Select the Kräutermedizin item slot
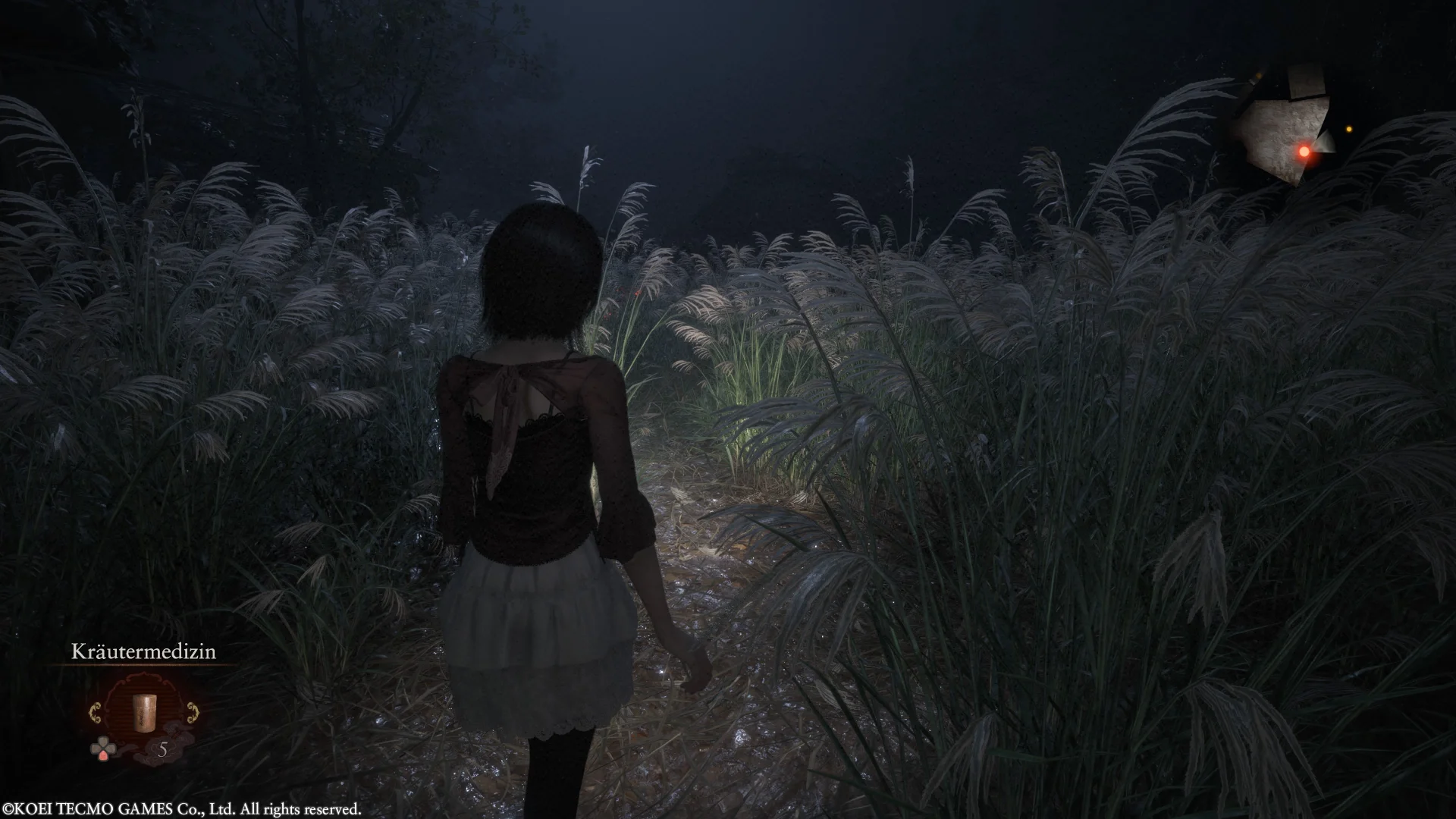This screenshot has width=1456, height=819. [143, 712]
